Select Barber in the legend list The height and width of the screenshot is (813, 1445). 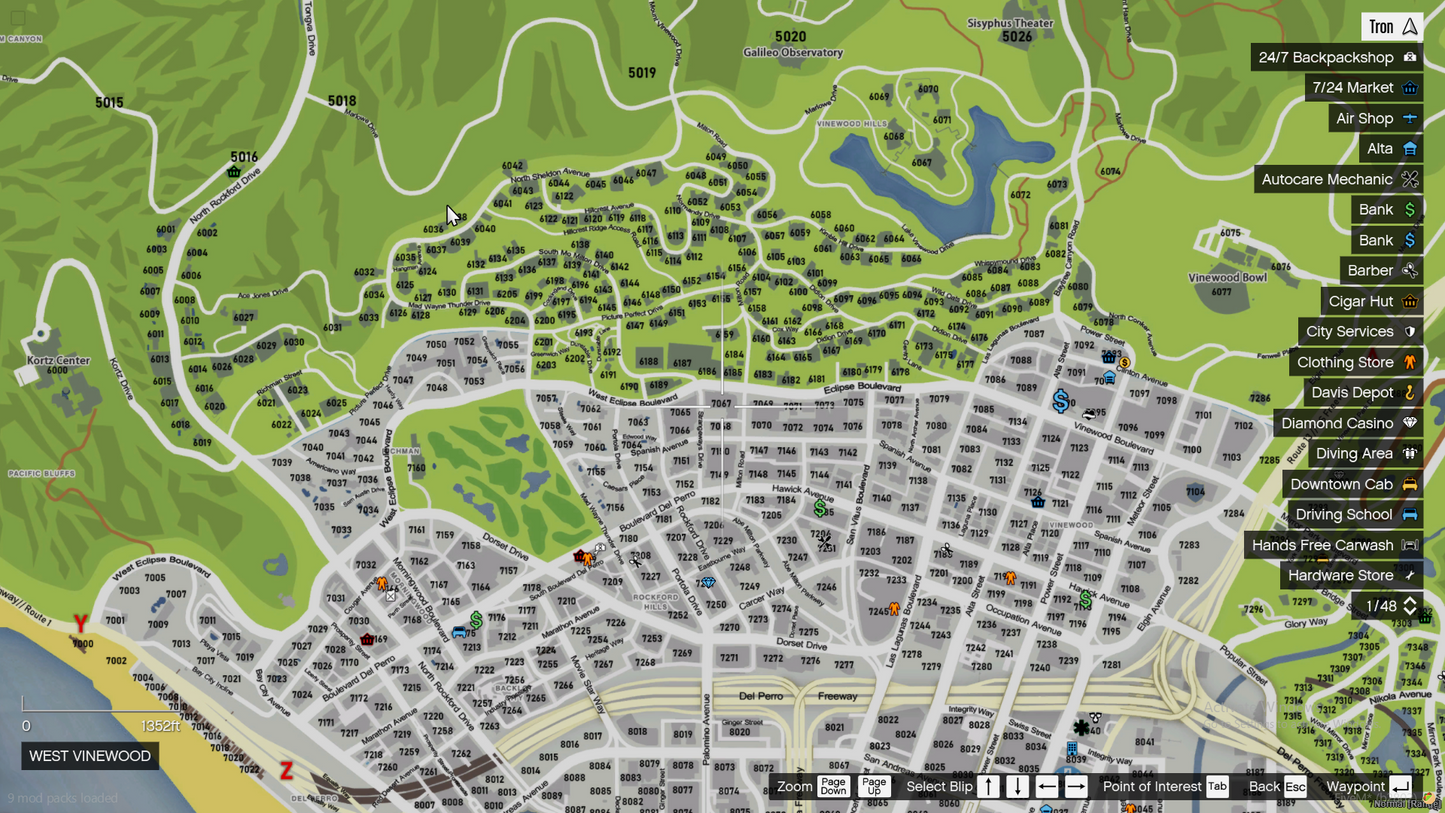pos(1381,271)
